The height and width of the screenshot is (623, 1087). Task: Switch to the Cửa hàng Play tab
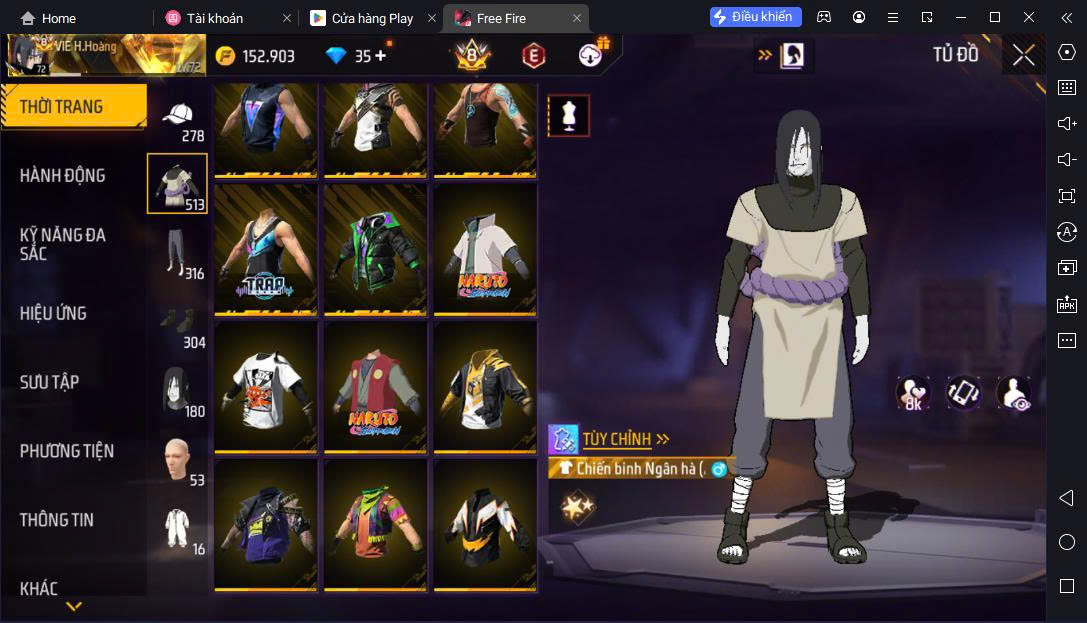point(372,18)
